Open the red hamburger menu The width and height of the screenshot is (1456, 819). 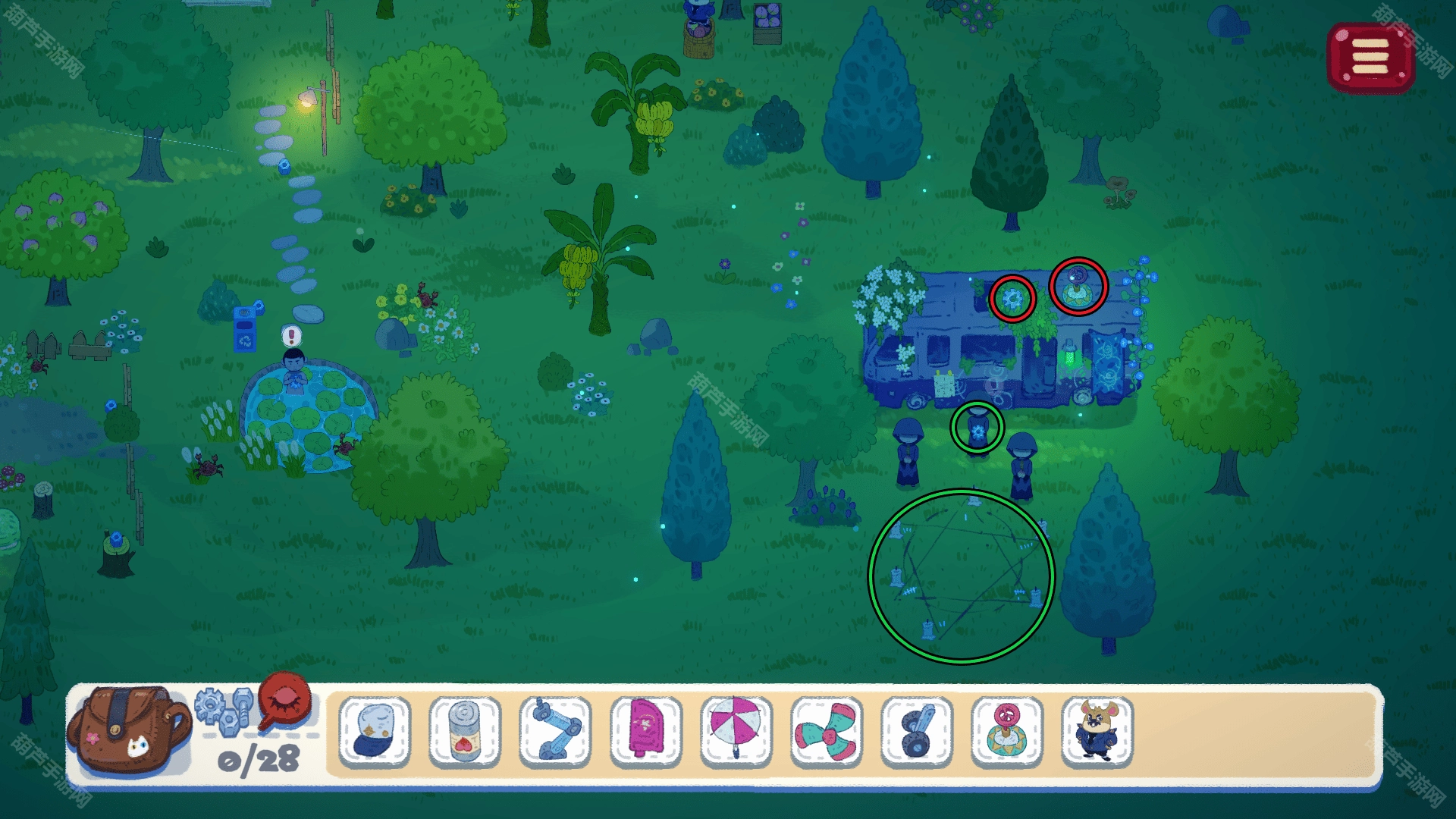pyautogui.click(x=1370, y=57)
